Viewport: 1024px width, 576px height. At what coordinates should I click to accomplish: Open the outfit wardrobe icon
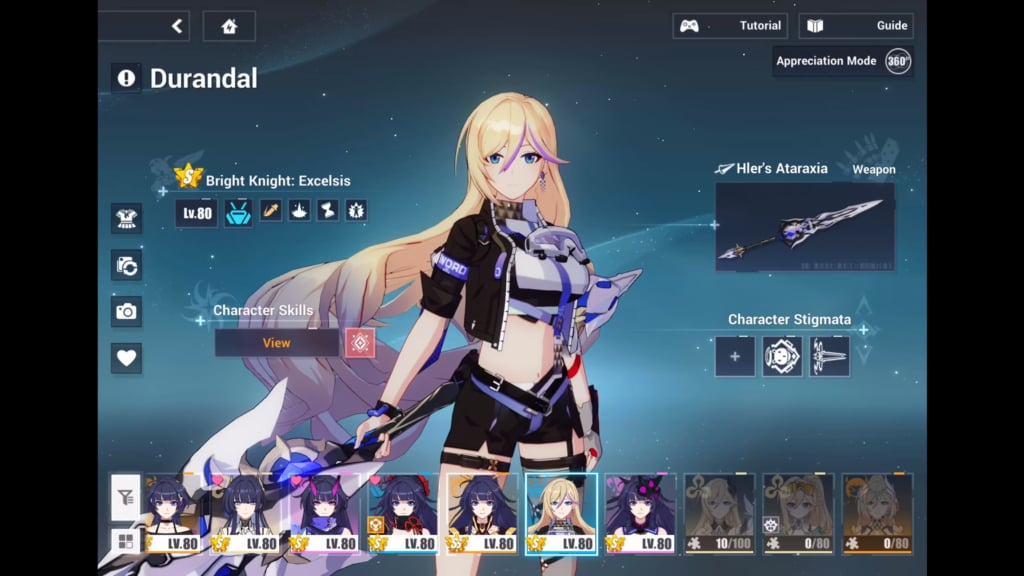tap(127, 217)
